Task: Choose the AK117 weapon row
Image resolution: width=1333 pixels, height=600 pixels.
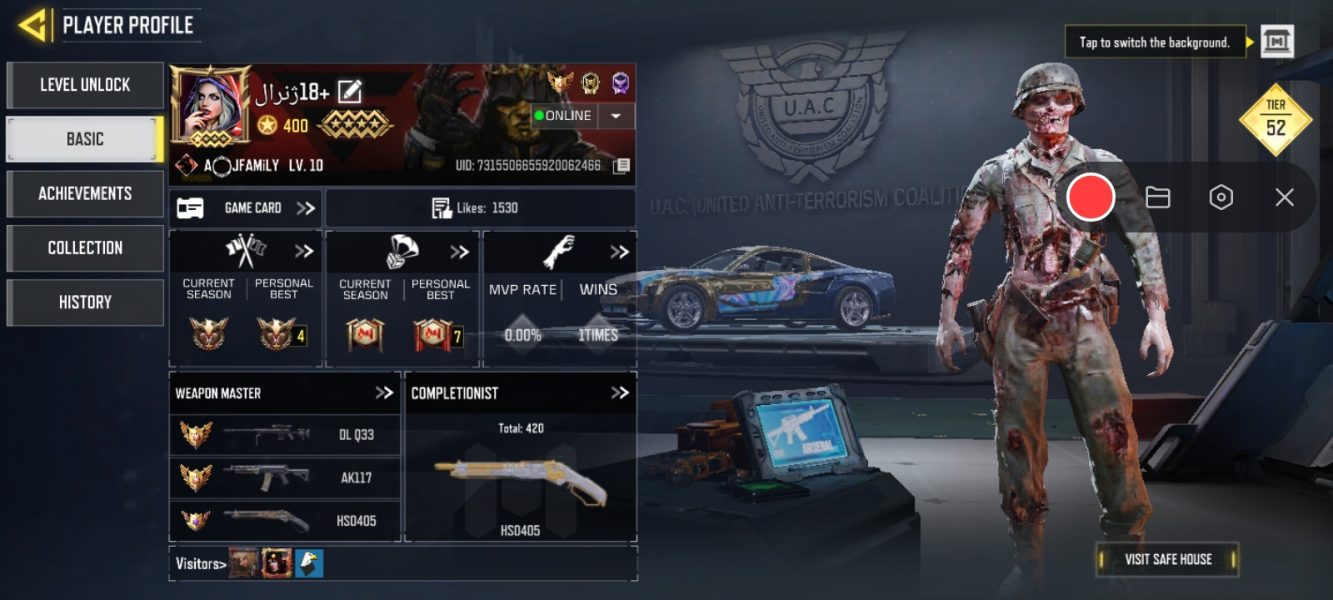Action: click(285, 477)
